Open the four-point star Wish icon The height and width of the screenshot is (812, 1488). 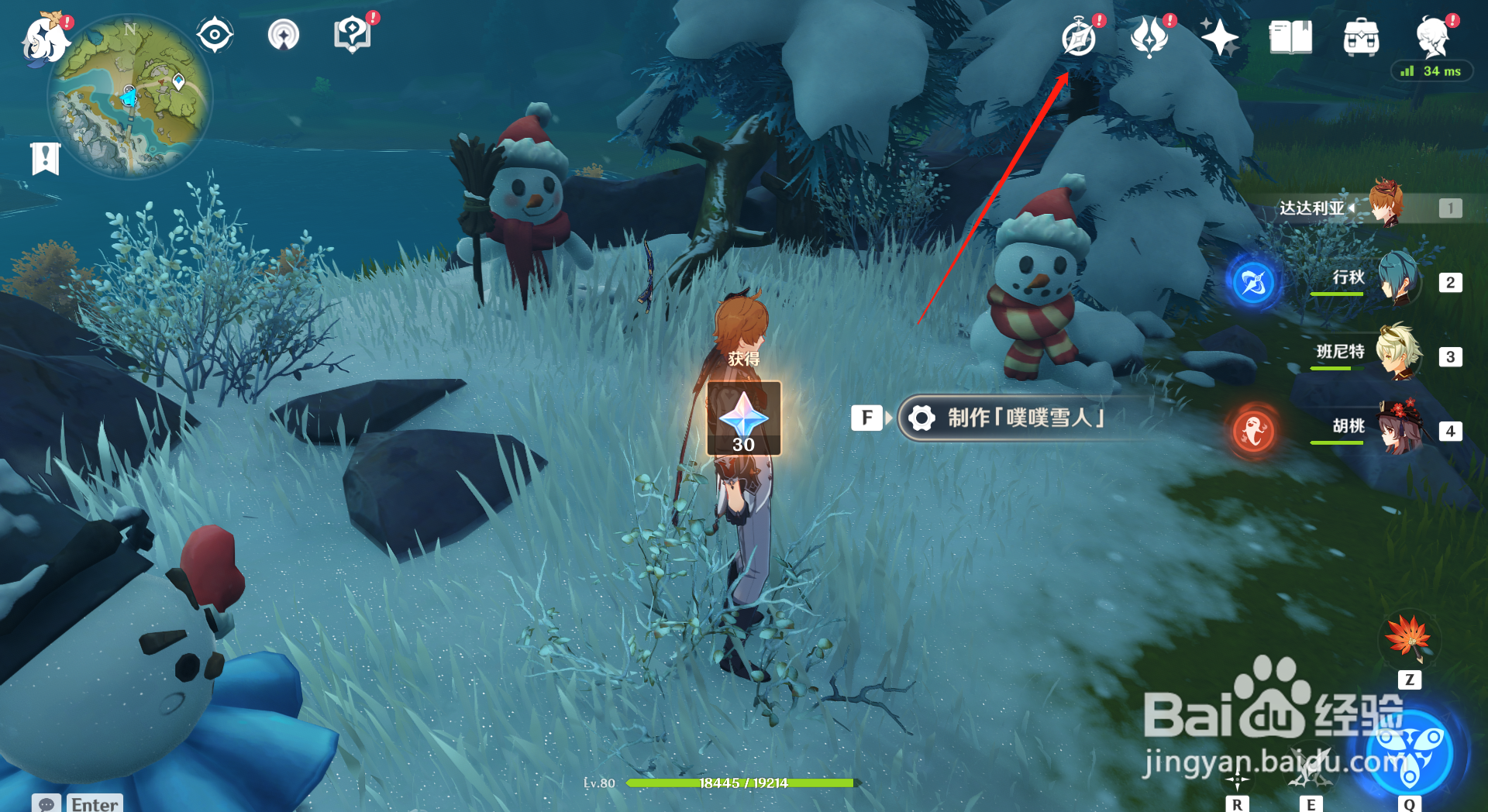tap(1219, 37)
